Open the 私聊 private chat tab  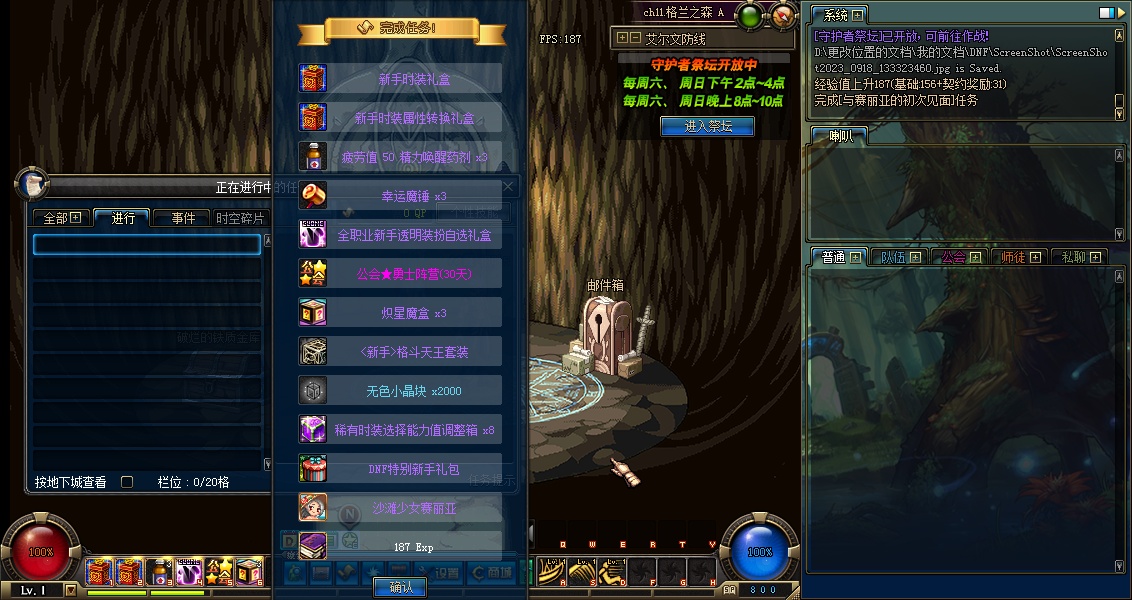(1078, 257)
